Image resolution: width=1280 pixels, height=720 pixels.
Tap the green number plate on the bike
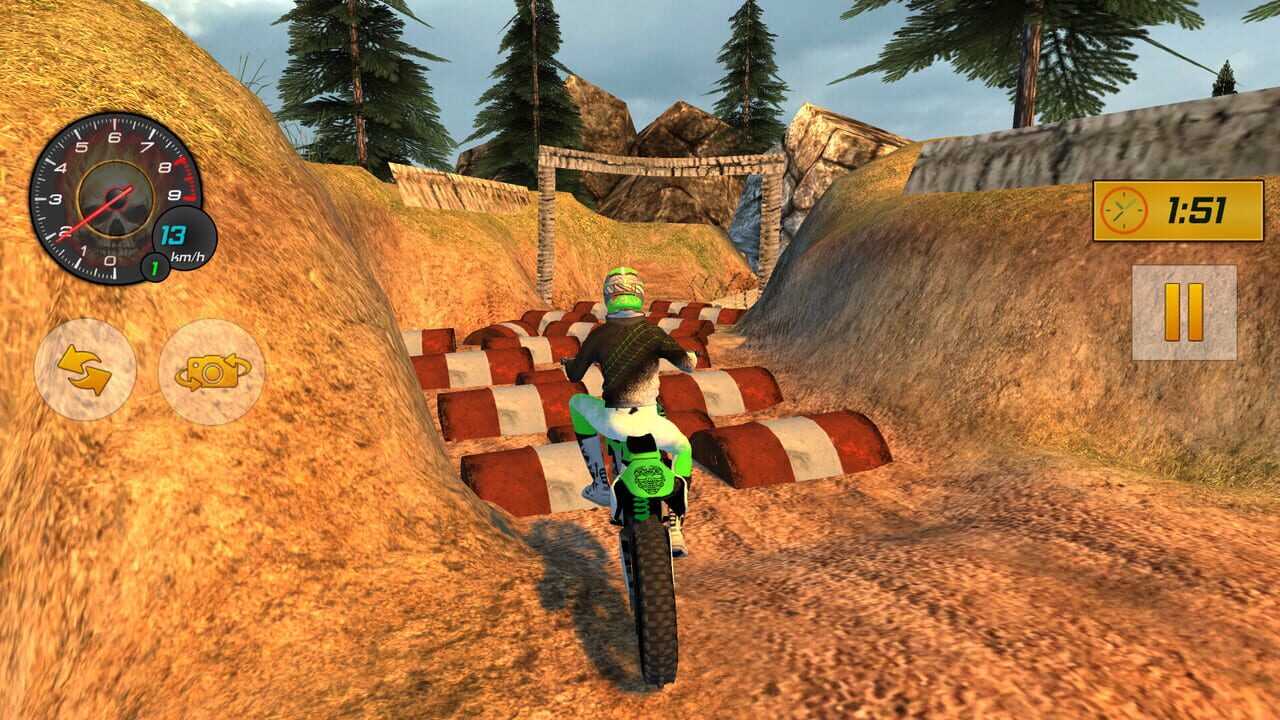[650, 478]
